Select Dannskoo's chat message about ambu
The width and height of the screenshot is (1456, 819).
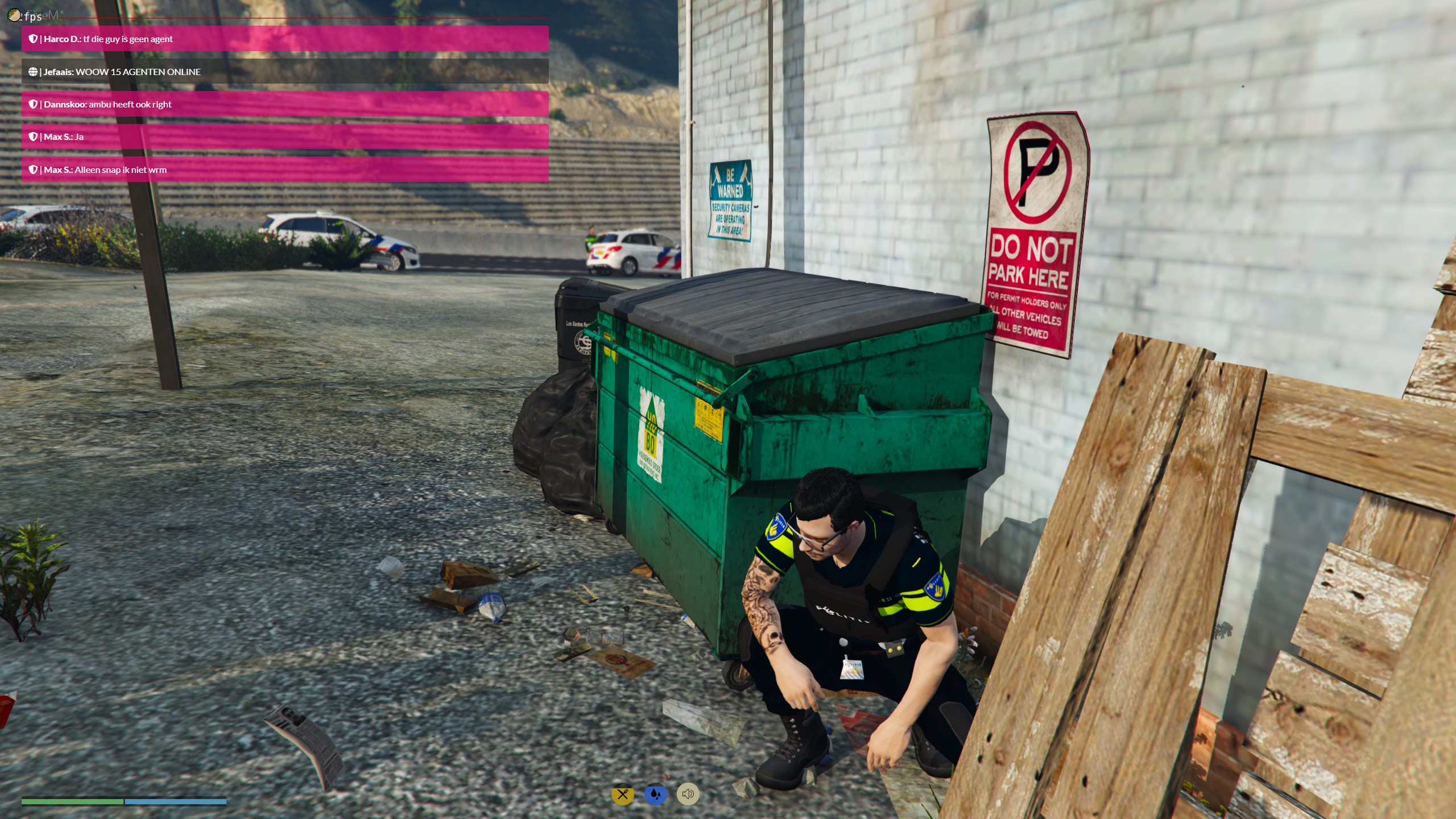(284, 104)
